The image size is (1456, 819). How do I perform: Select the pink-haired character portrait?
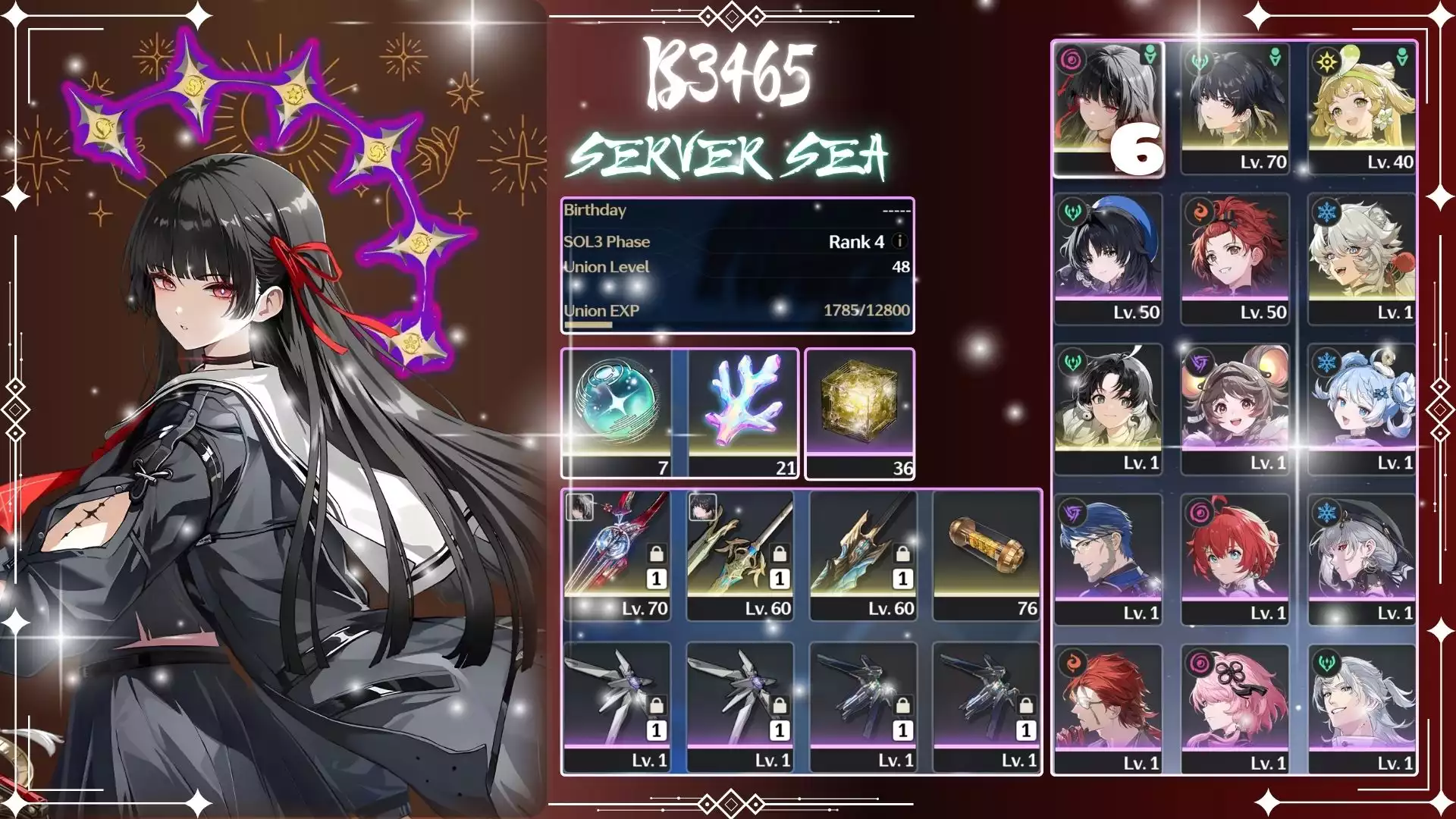pos(1235,708)
